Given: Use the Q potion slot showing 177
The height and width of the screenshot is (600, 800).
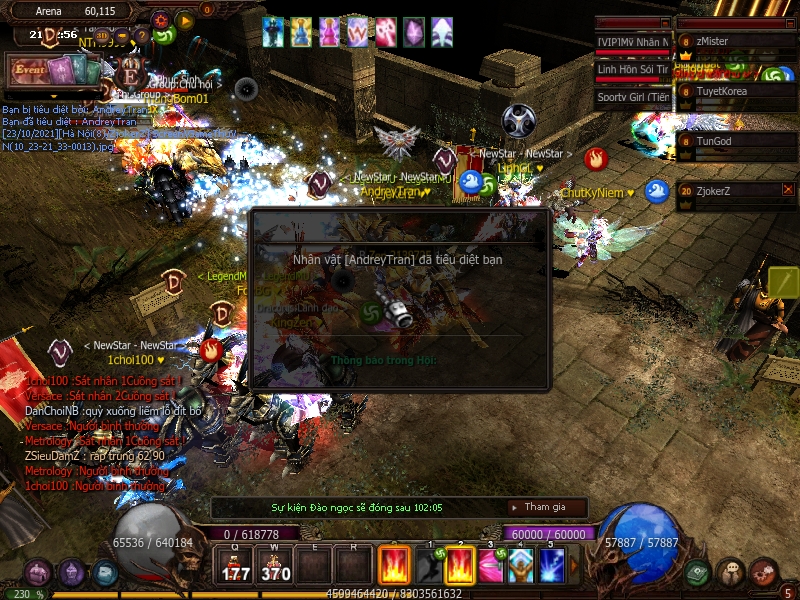Looking at the screenshot, I should pyautogui.click(x=237, y=565).
